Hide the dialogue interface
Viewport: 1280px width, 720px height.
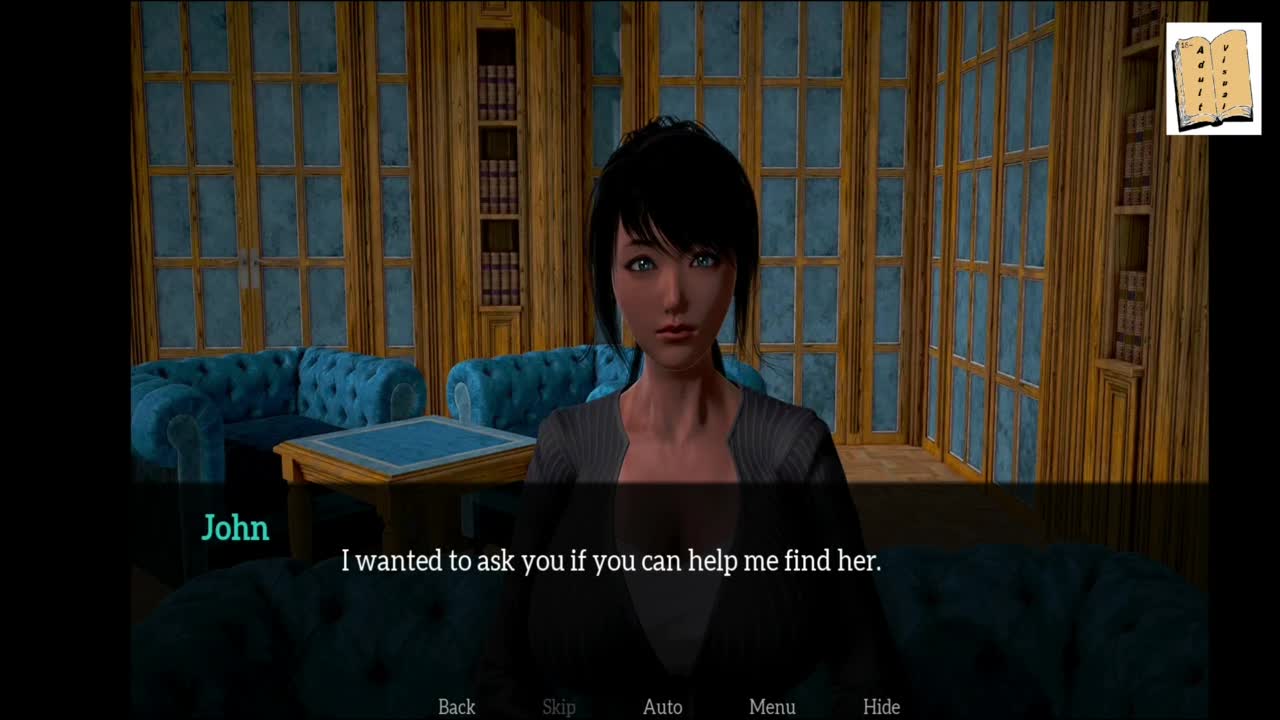[x=881, y=707]
